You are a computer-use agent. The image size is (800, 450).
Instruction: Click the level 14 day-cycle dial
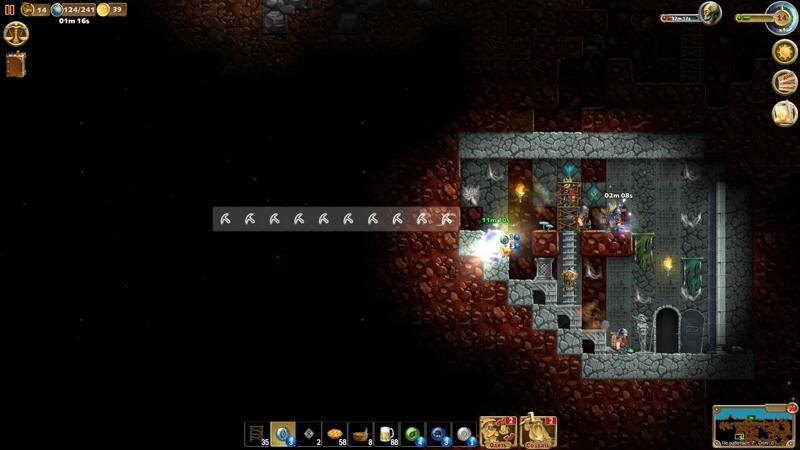point(781,17)
